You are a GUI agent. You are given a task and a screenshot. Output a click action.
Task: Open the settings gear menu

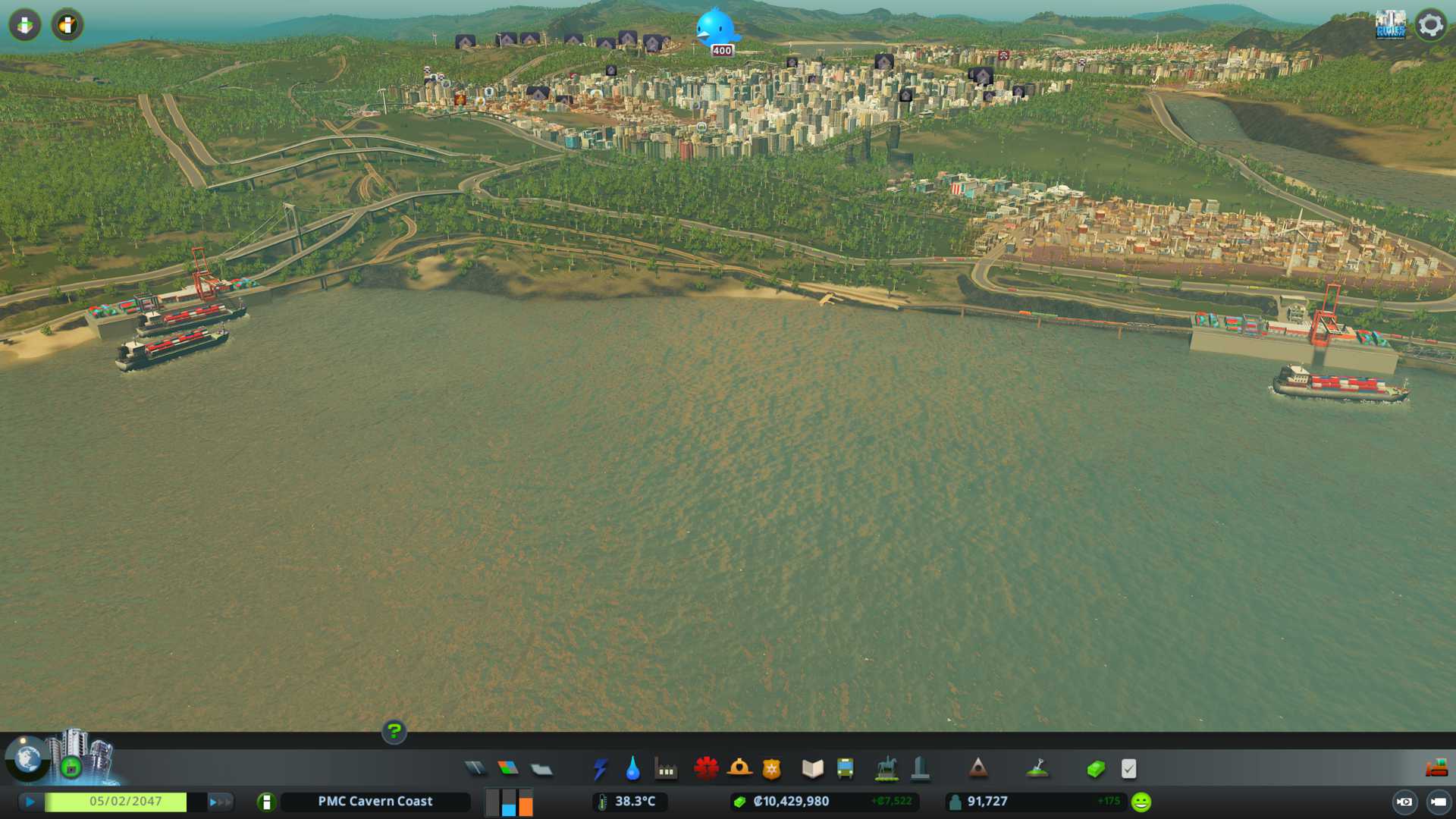(x=1431, y=25)
